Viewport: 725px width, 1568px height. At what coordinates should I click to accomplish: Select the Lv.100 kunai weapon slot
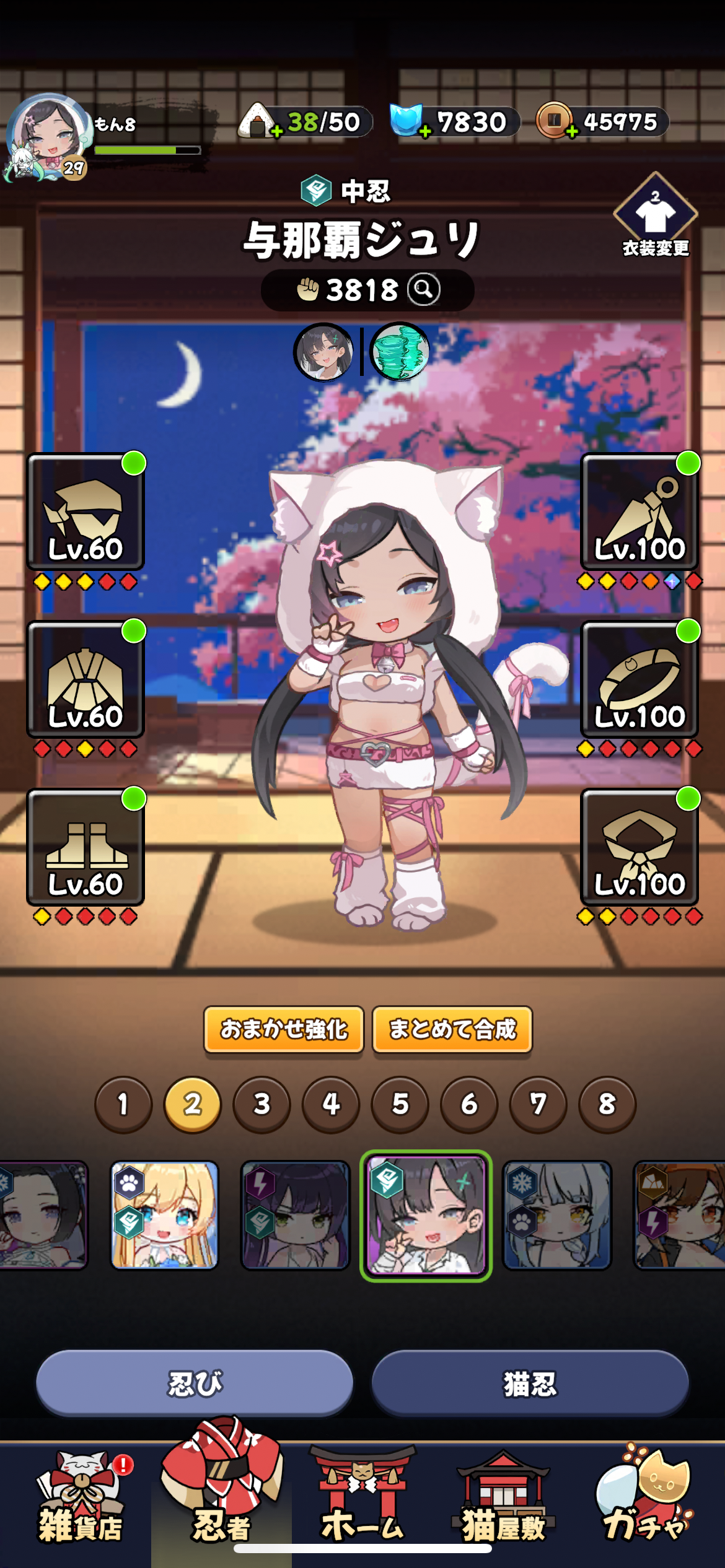639,513
